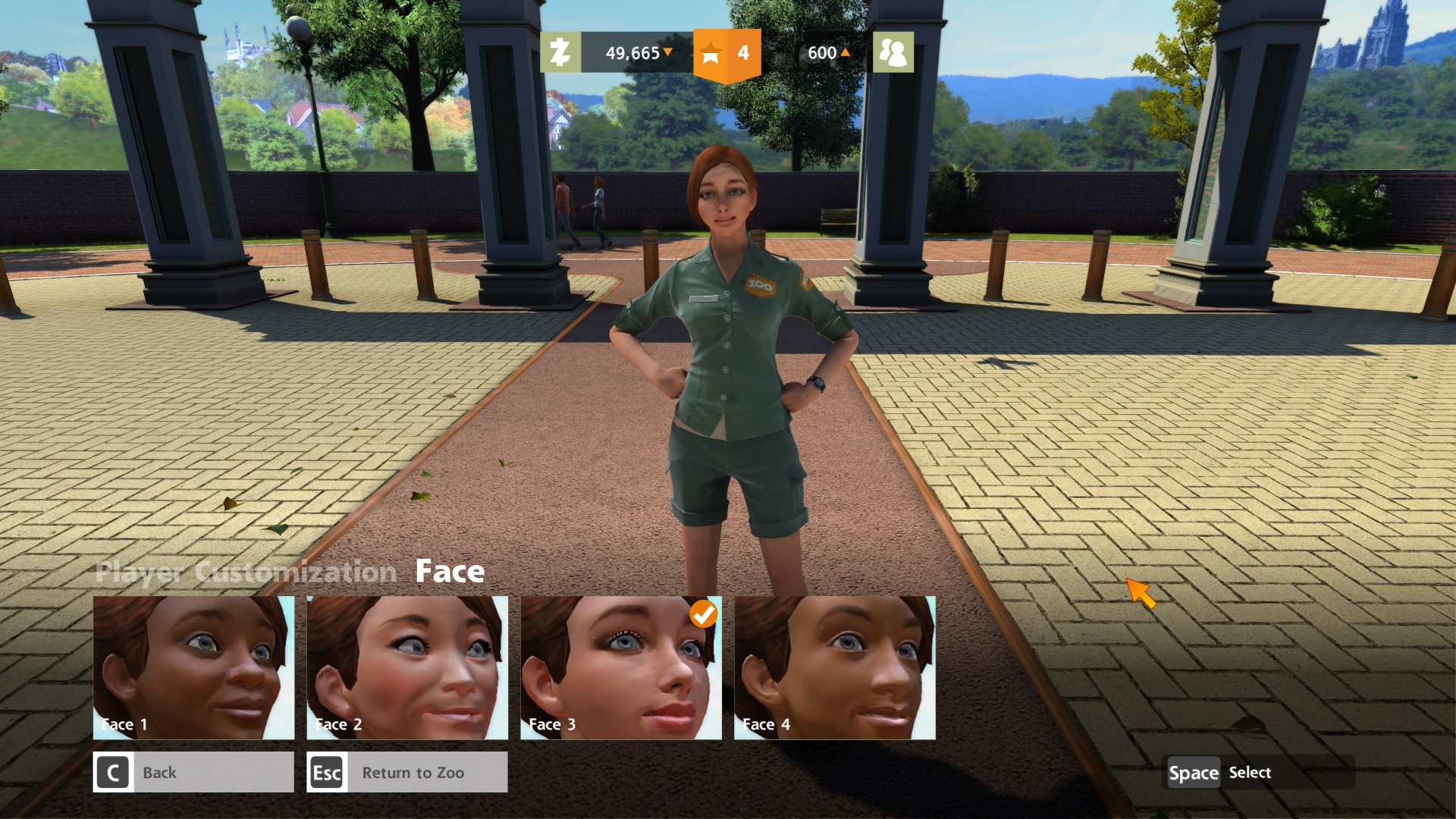
Task: Pick the checked Face 3 thumbnail
Action: click(x=621, y=667)
